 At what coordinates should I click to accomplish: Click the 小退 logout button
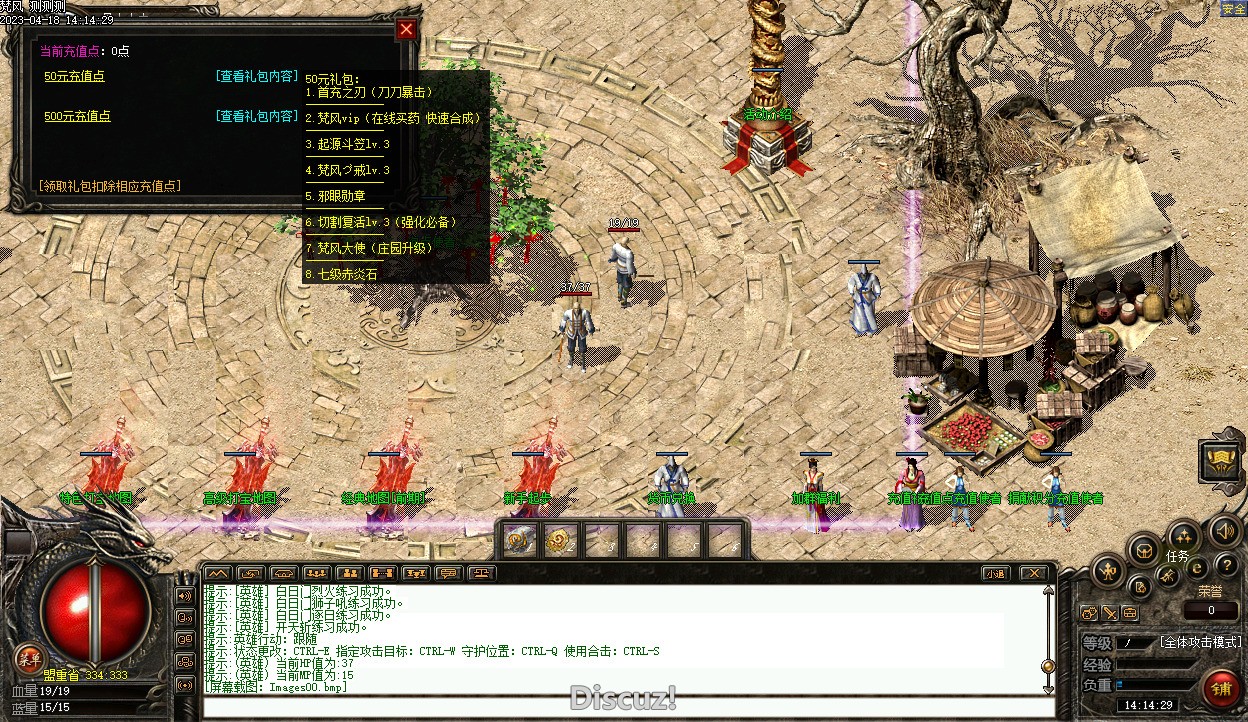click(993, 574)
